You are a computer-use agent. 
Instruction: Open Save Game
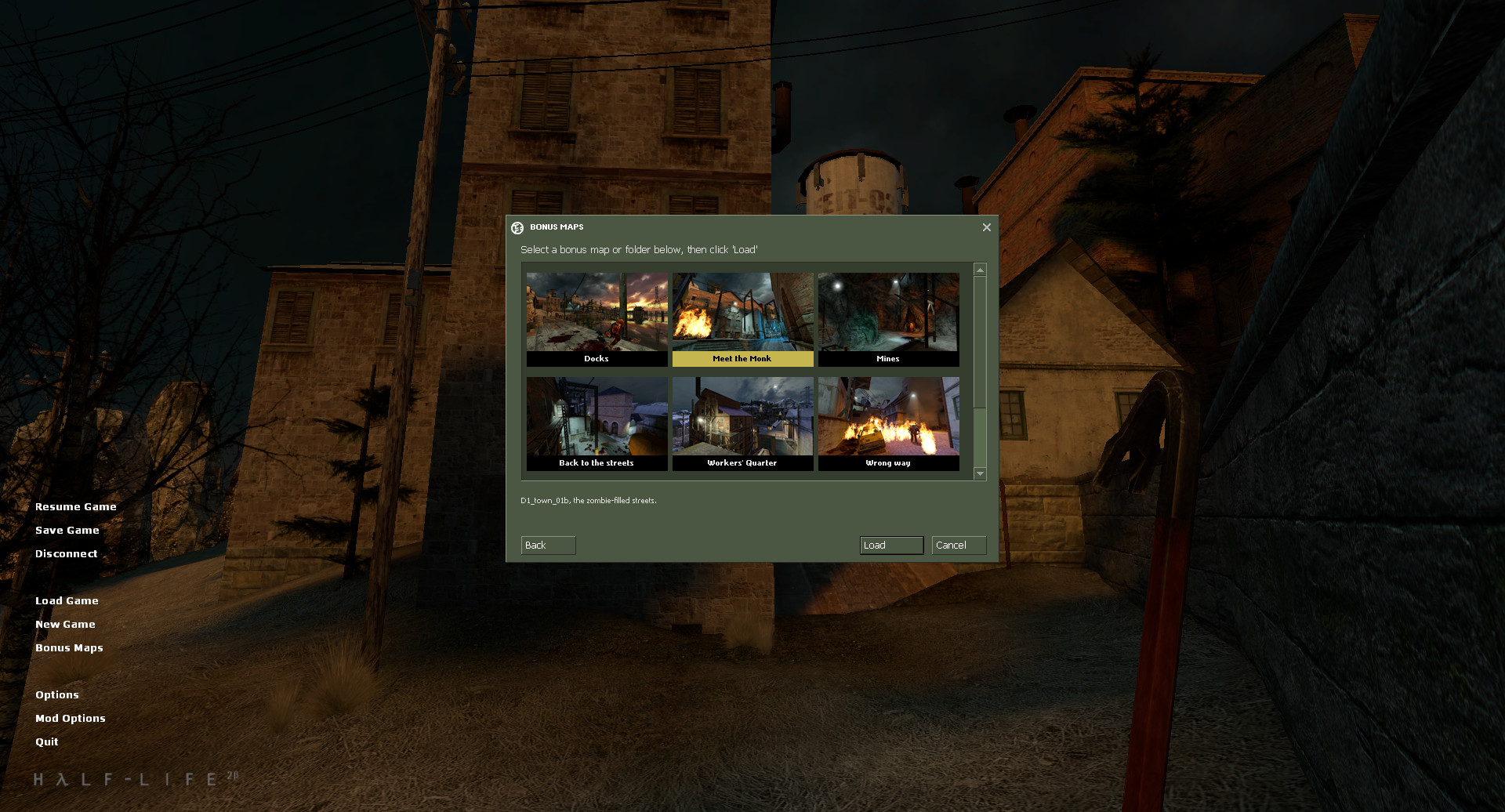pos(67,530)
